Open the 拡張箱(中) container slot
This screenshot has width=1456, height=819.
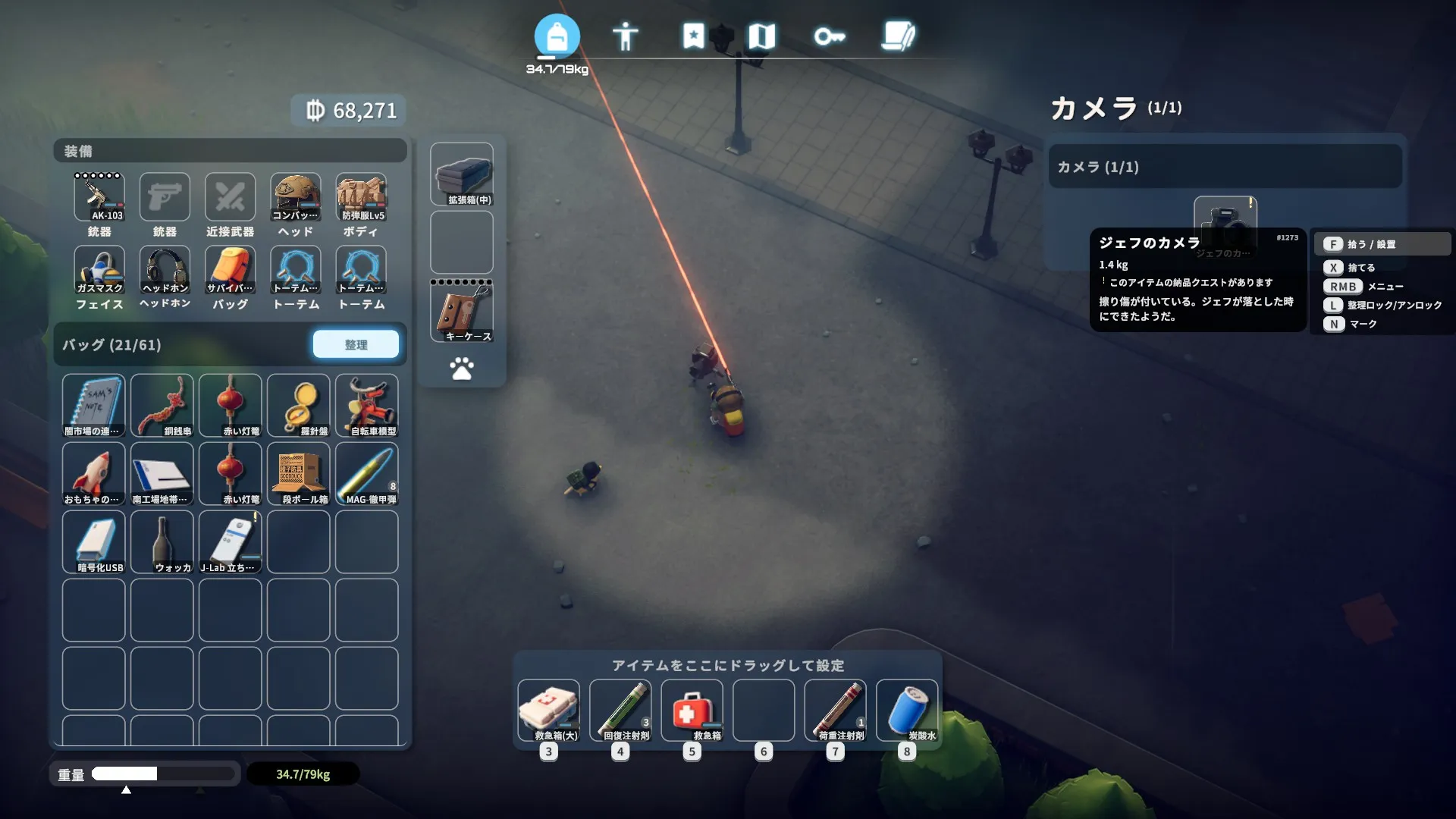(462, 174)
